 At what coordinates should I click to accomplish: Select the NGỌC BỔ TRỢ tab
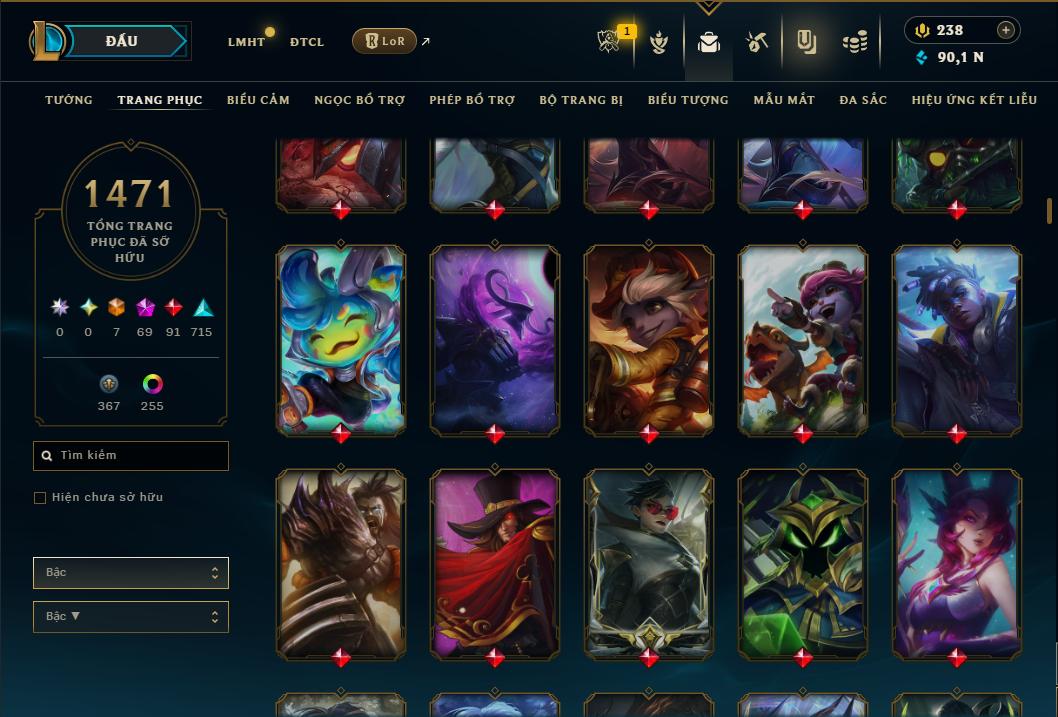(359, 100)
